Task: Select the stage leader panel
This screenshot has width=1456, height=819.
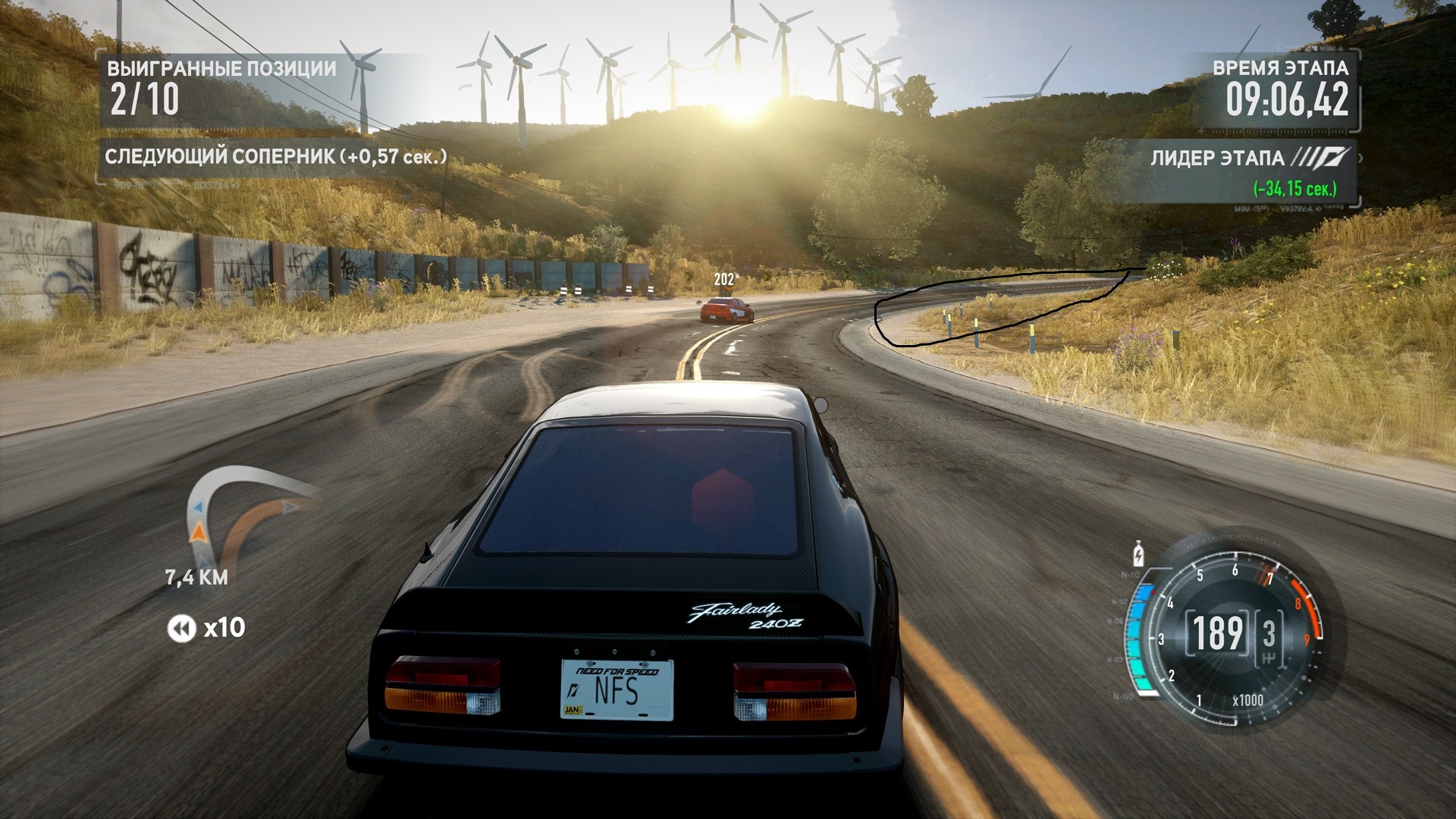Action: point(1251,171)
